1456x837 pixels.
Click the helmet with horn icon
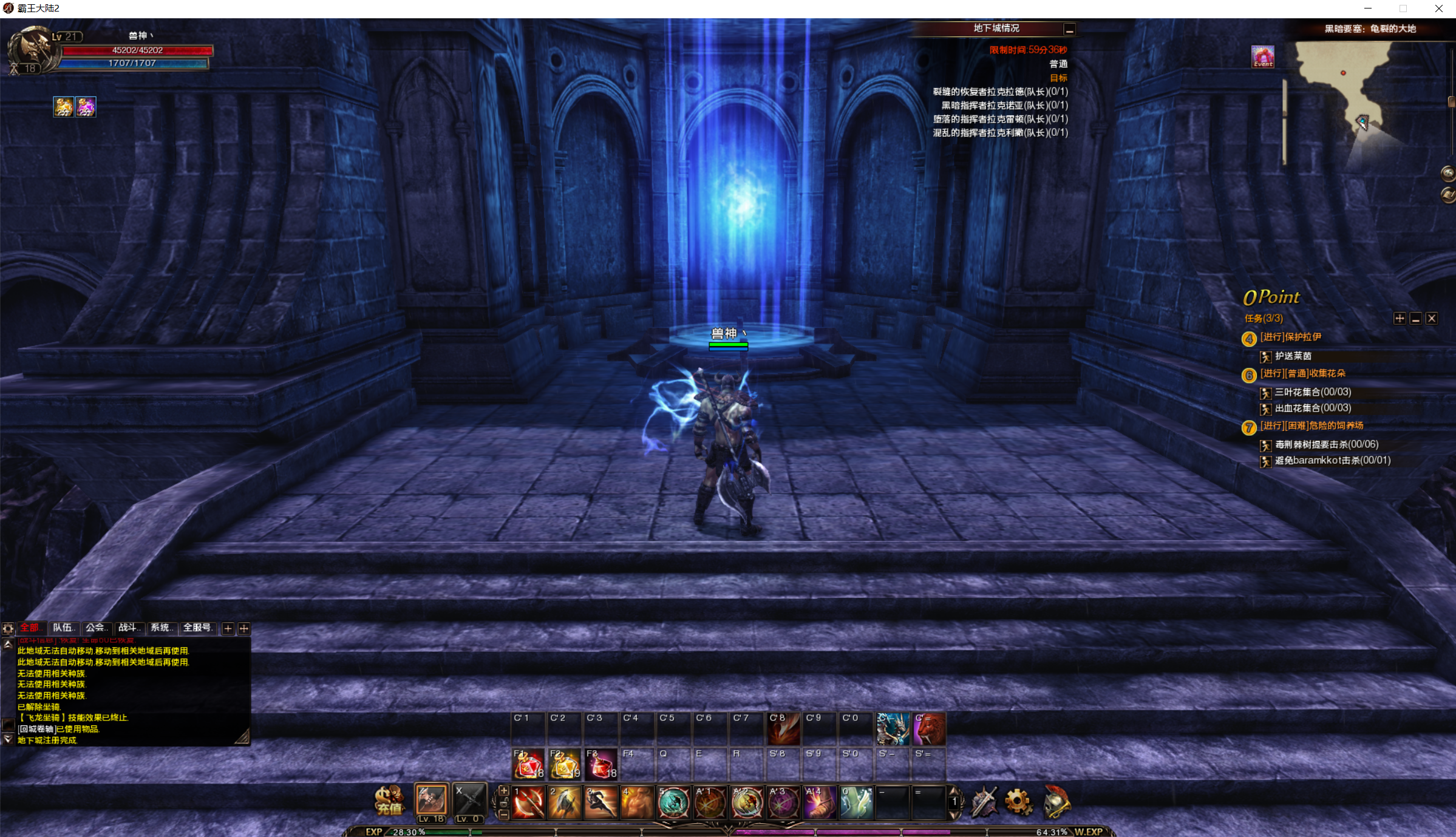coord(1056,802)
